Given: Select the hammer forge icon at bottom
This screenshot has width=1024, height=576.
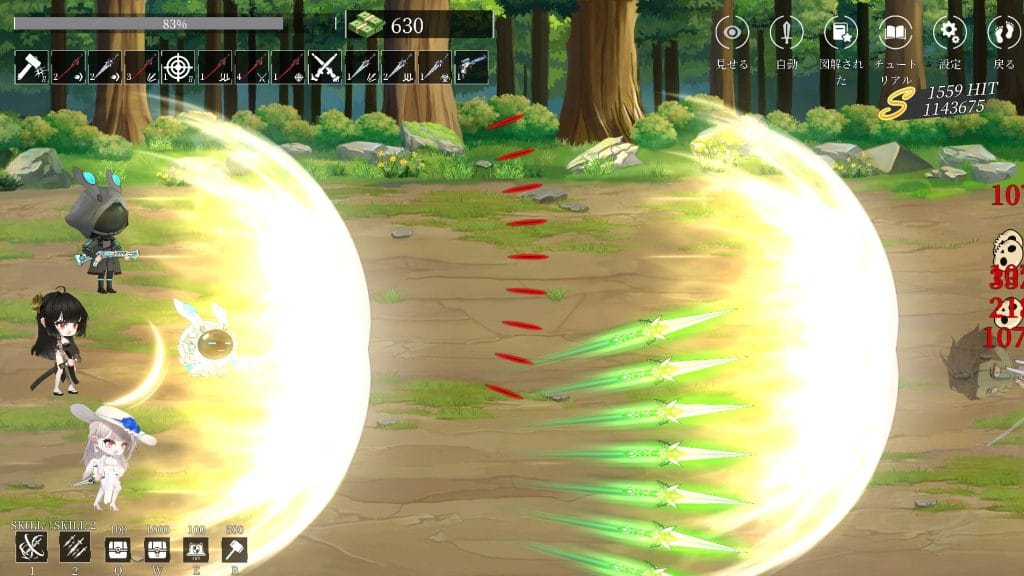Looking at the screenshot, I should click(234, 548).
